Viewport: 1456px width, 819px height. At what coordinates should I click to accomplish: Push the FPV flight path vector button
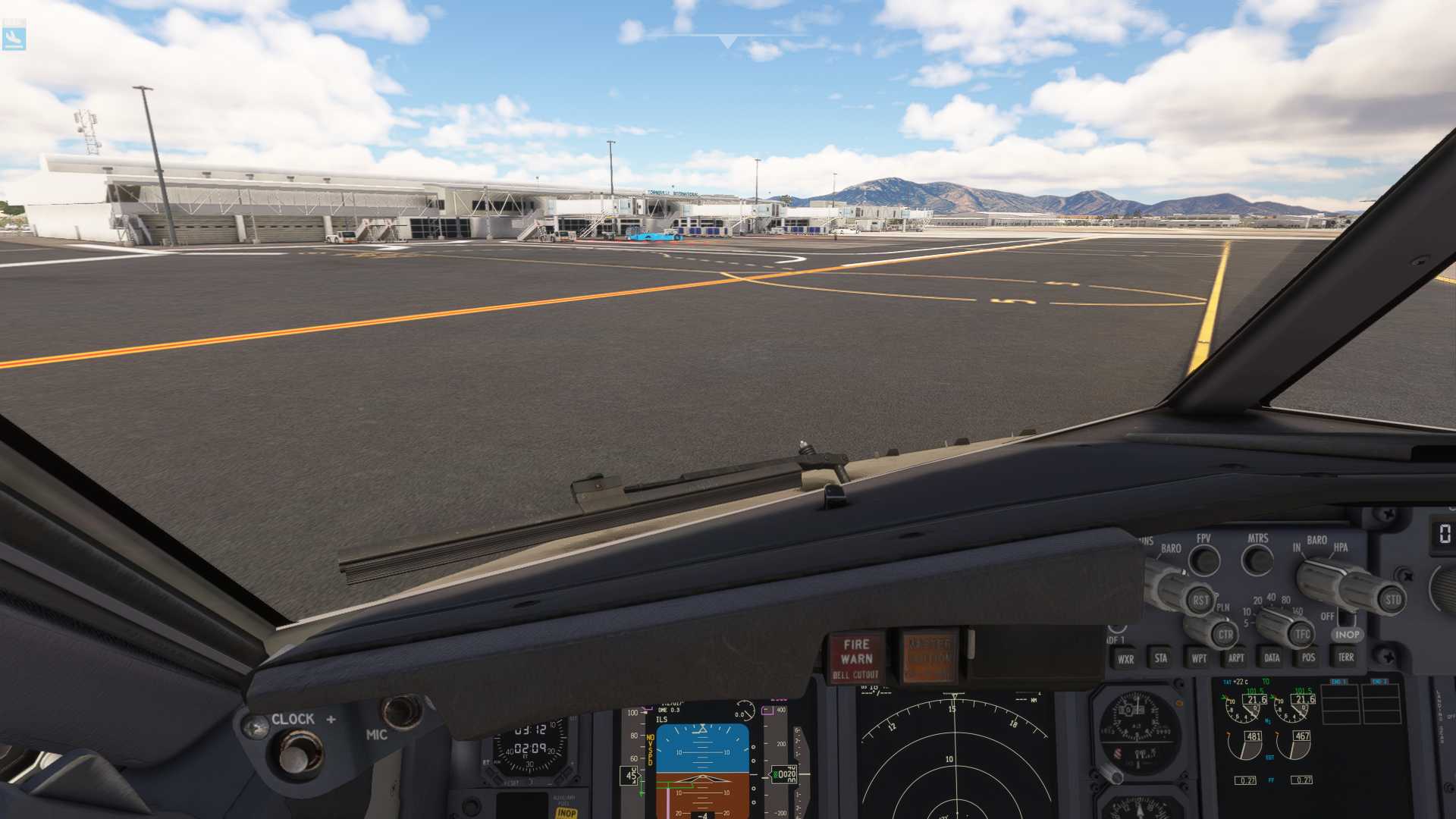point(1204,561)
